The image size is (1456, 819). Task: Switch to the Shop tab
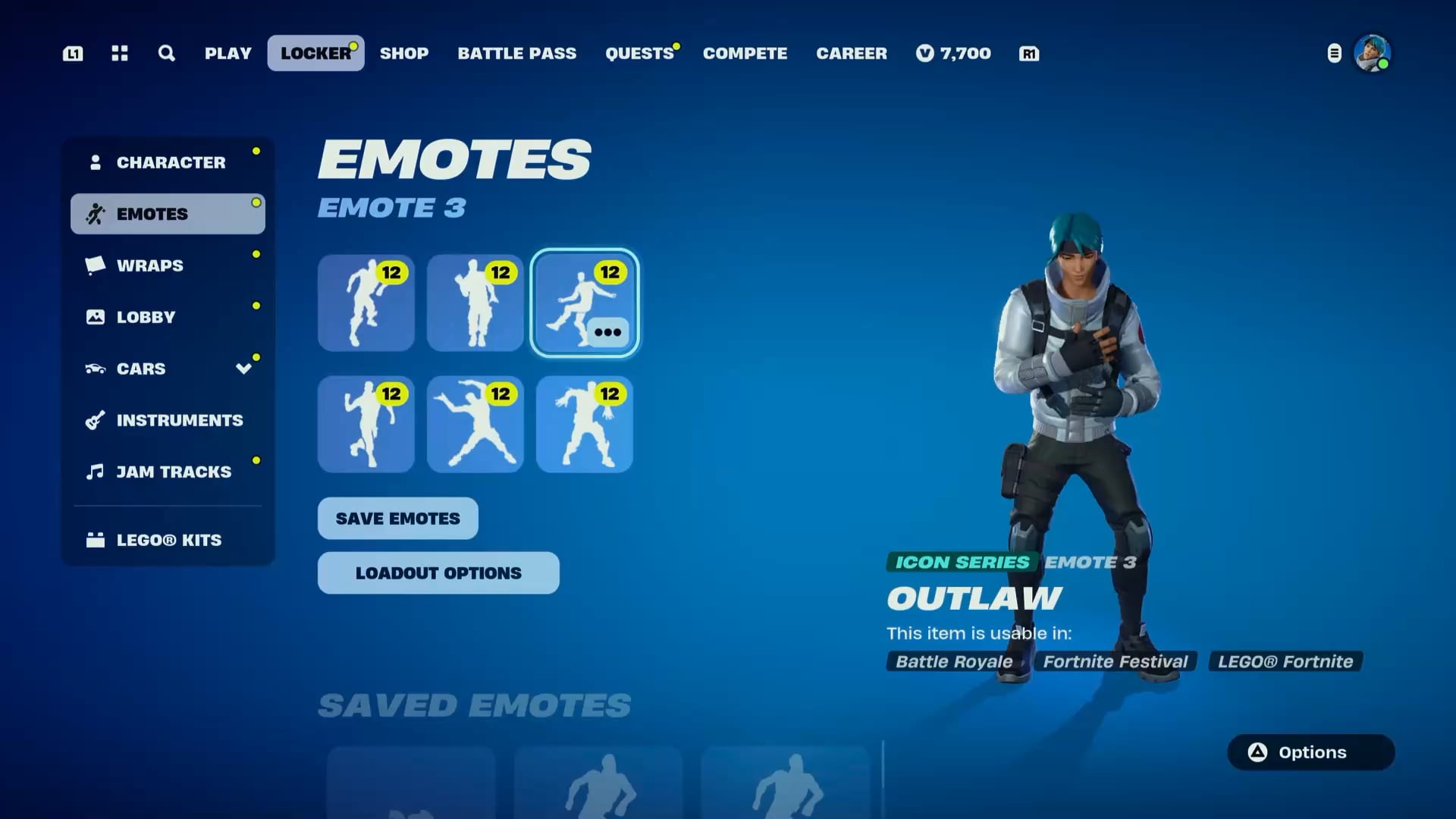[404, 53]
